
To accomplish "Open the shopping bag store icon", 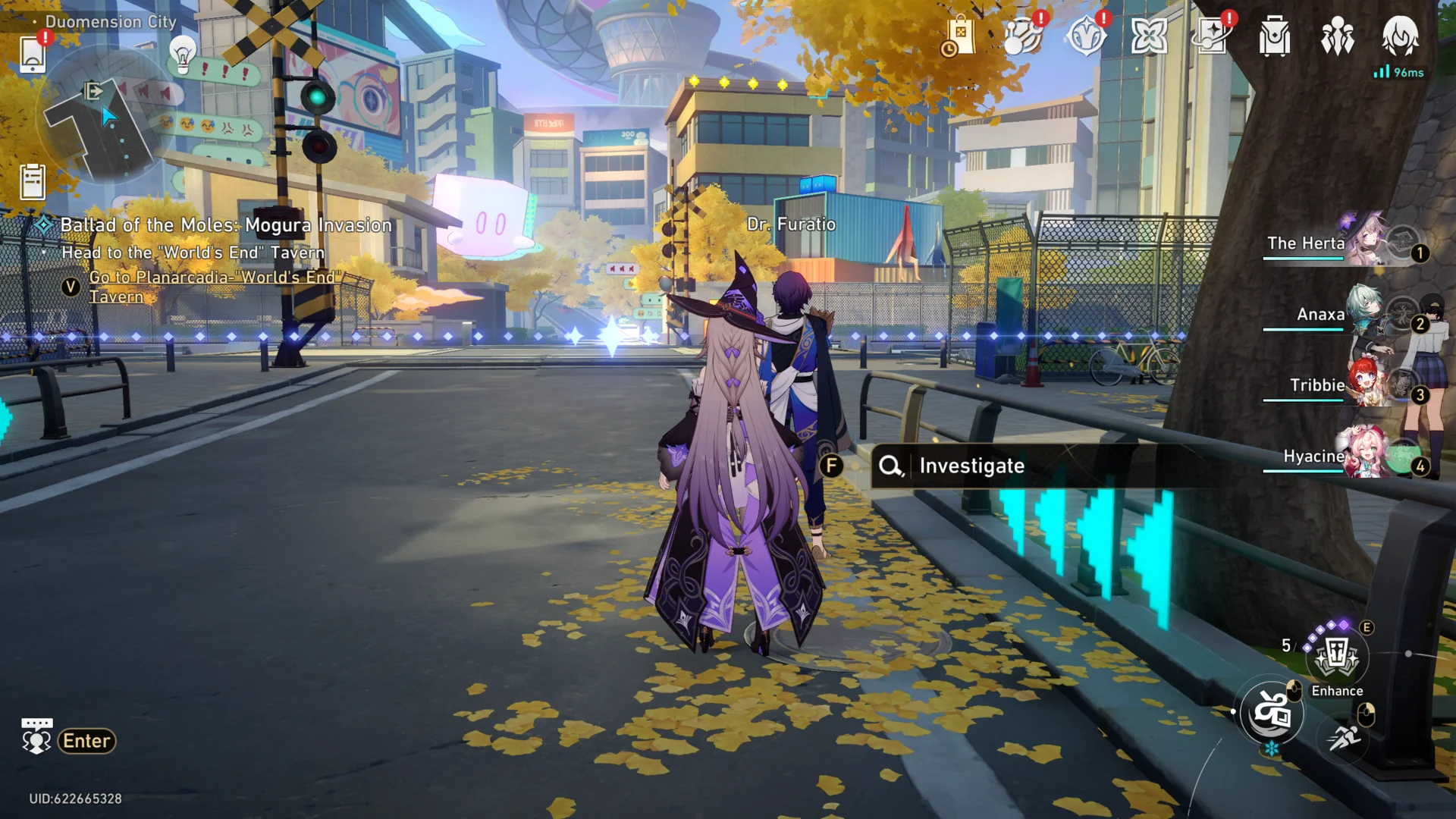I will [x=959, y=36].
